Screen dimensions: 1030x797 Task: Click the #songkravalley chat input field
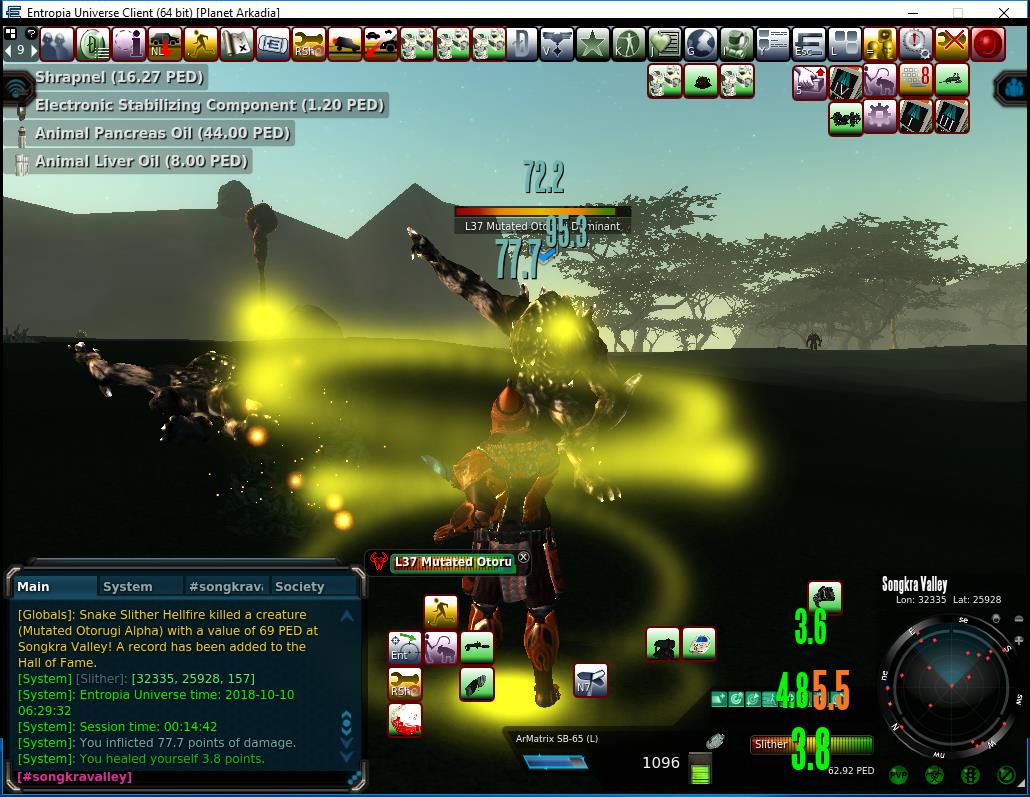click(180, 777)
